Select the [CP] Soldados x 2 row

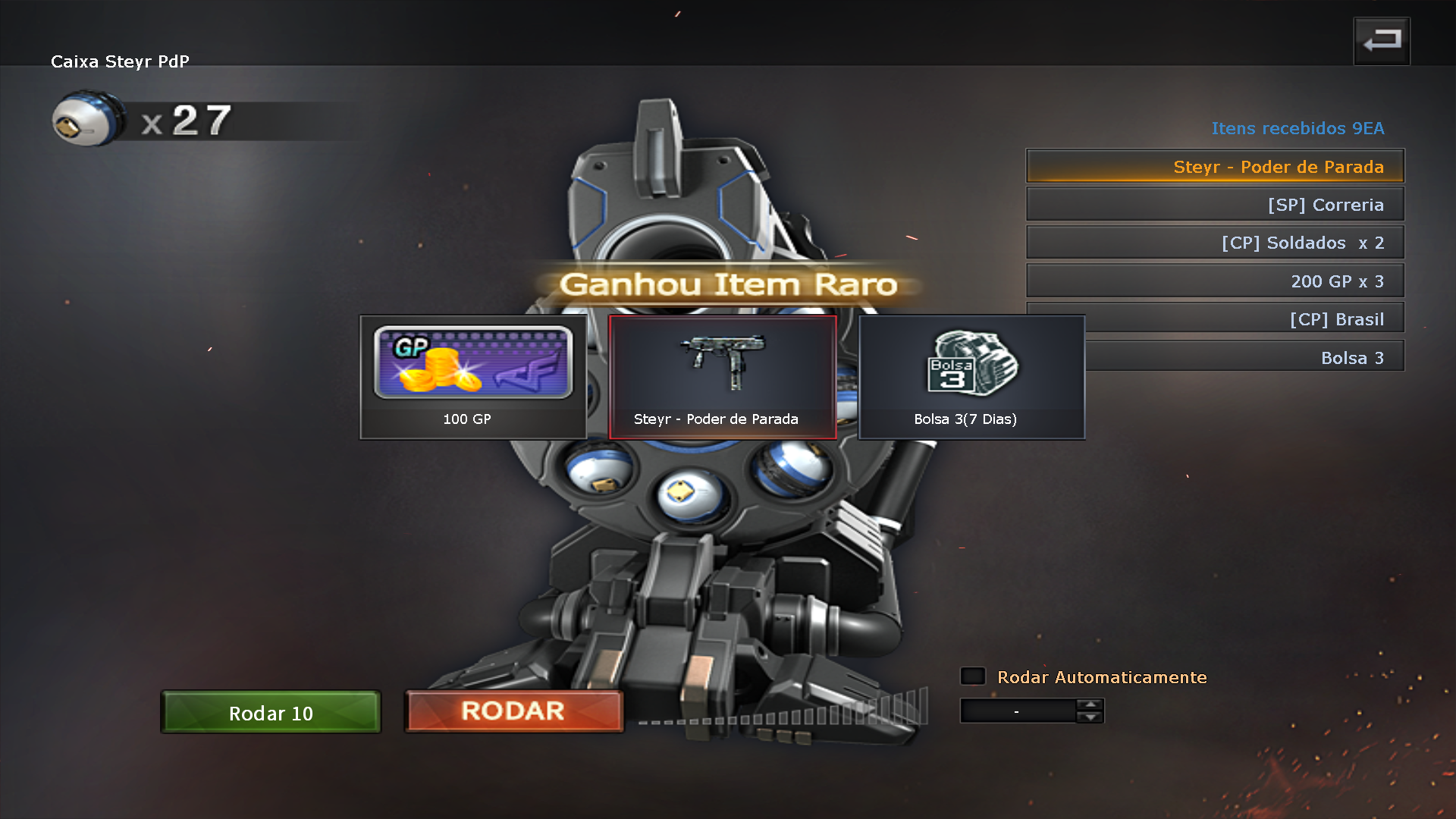point(1215,243)
